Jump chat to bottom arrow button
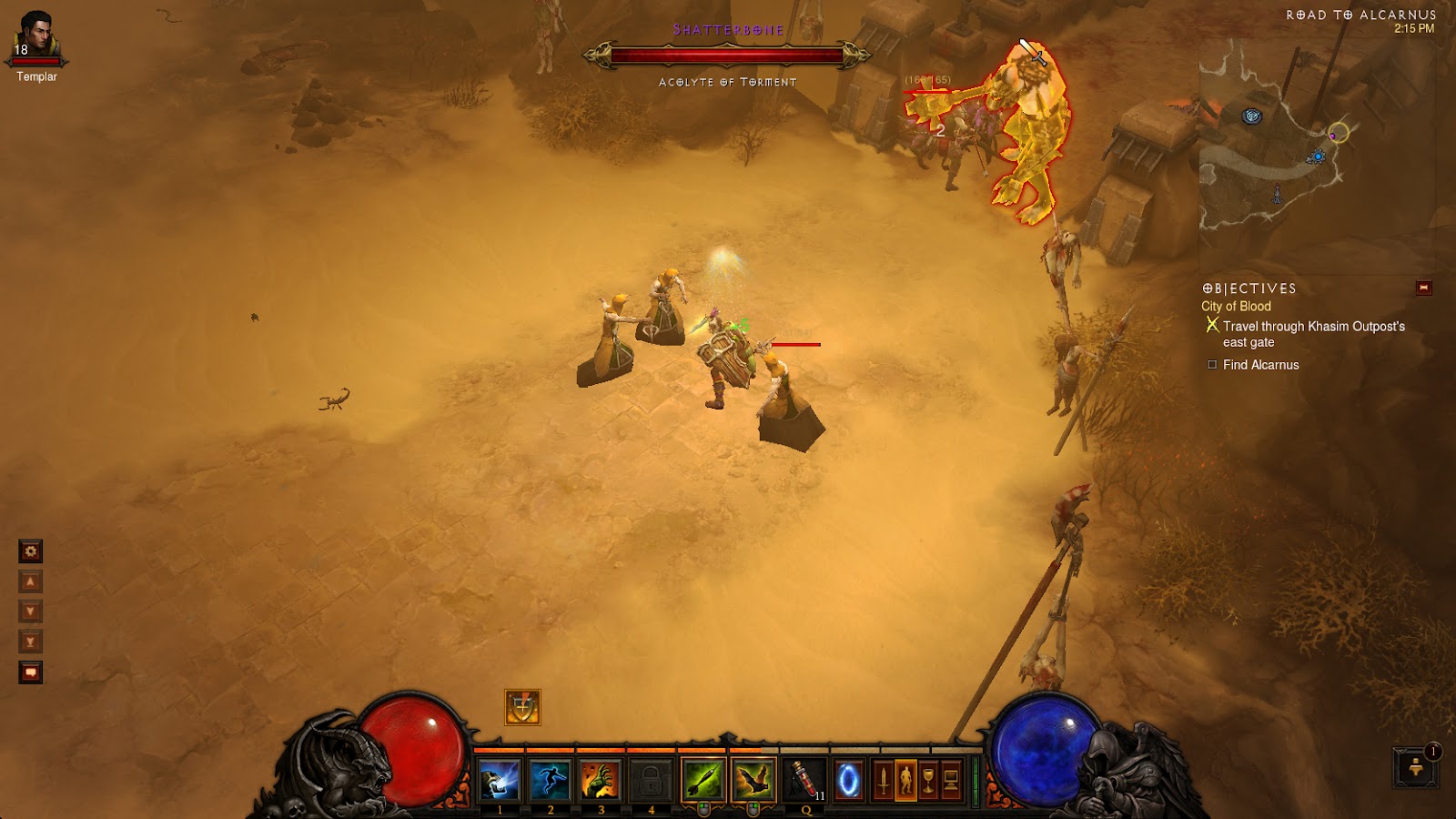The height and width of the screenshot is (819, 1456). click(x=31, y=642)
